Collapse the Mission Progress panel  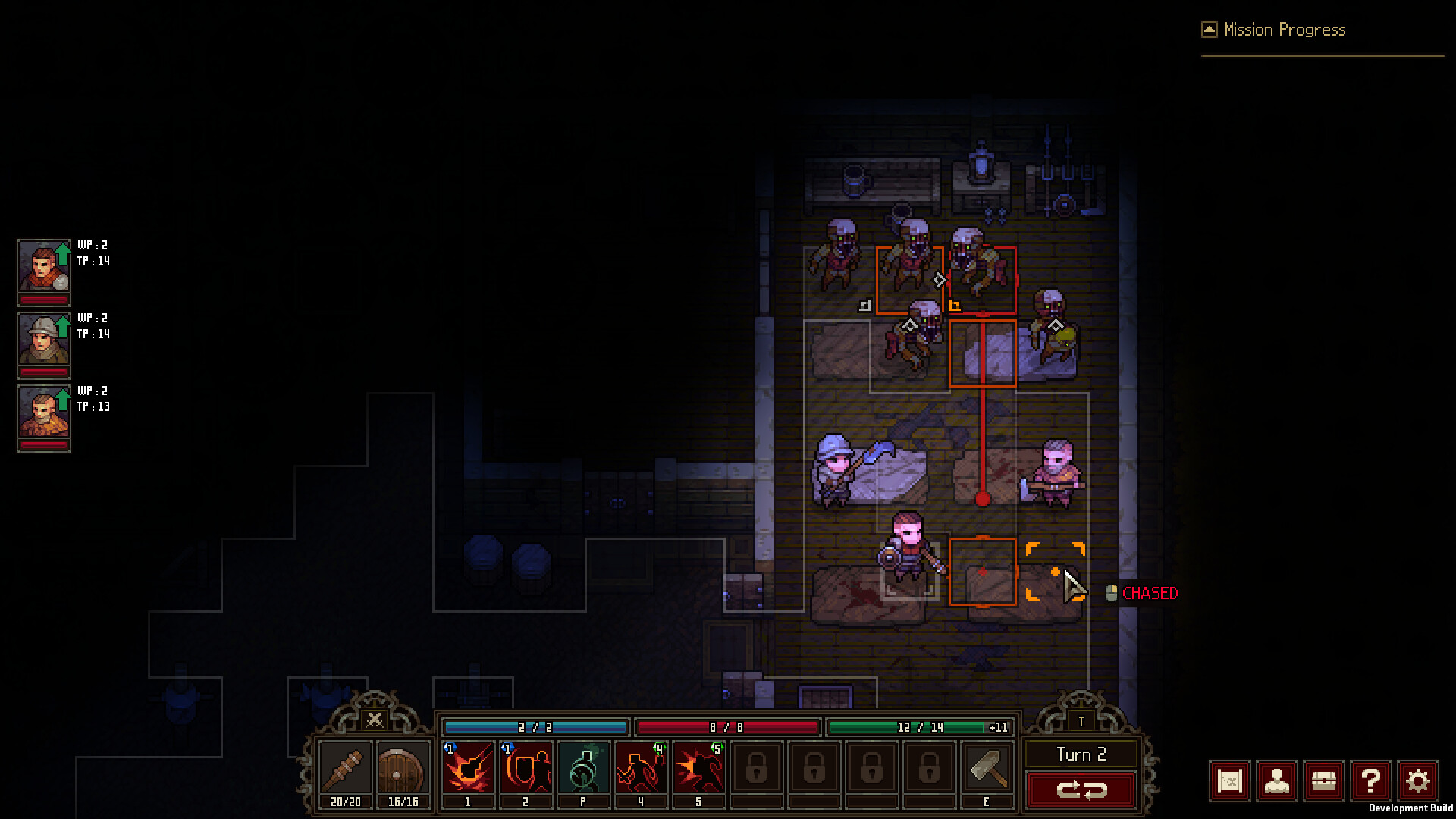coord(1210,29)
